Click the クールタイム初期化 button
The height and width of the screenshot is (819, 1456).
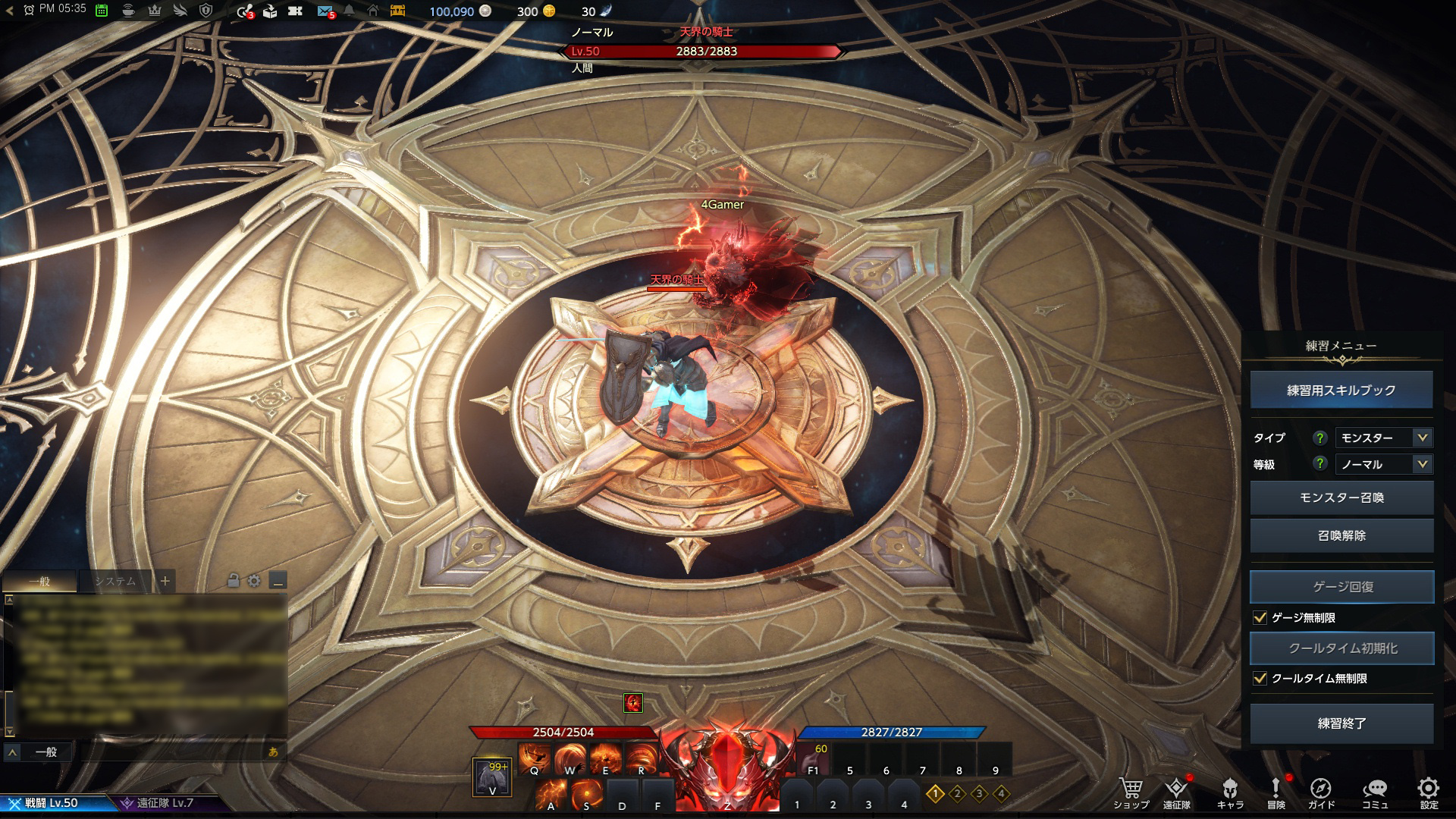pos(1341,648)
